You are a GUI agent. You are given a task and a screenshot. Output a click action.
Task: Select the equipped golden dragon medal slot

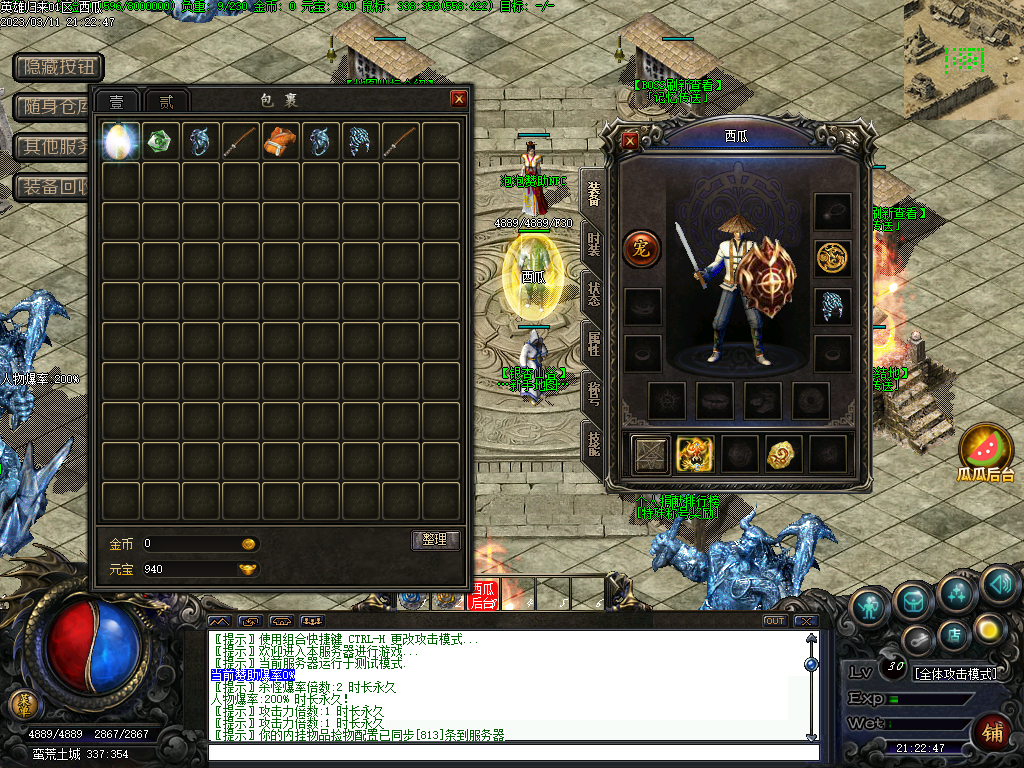[x=832, y=258]
